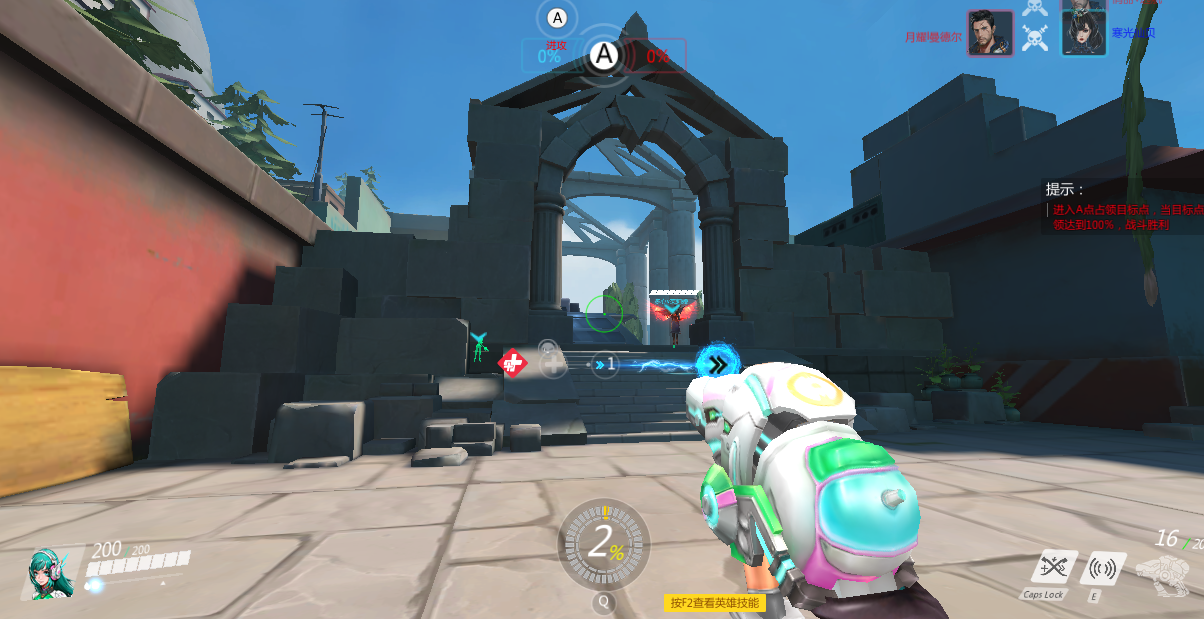Select the scarred male player portrait
1204x619 pixels.
[x=990, y=34]
